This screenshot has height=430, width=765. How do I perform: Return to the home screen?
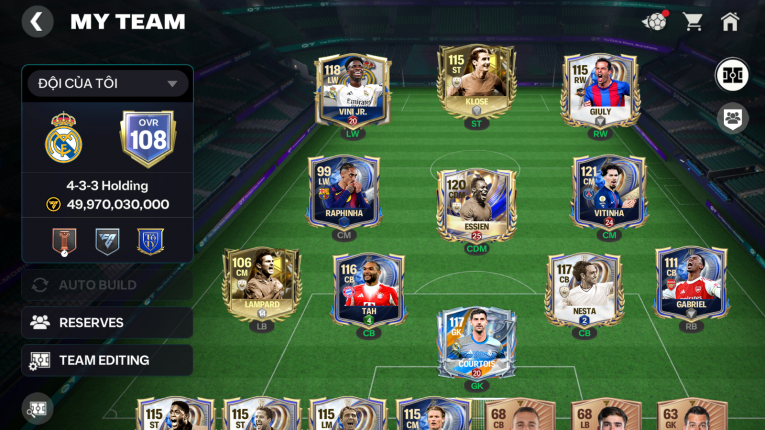[x=730, y=22]
